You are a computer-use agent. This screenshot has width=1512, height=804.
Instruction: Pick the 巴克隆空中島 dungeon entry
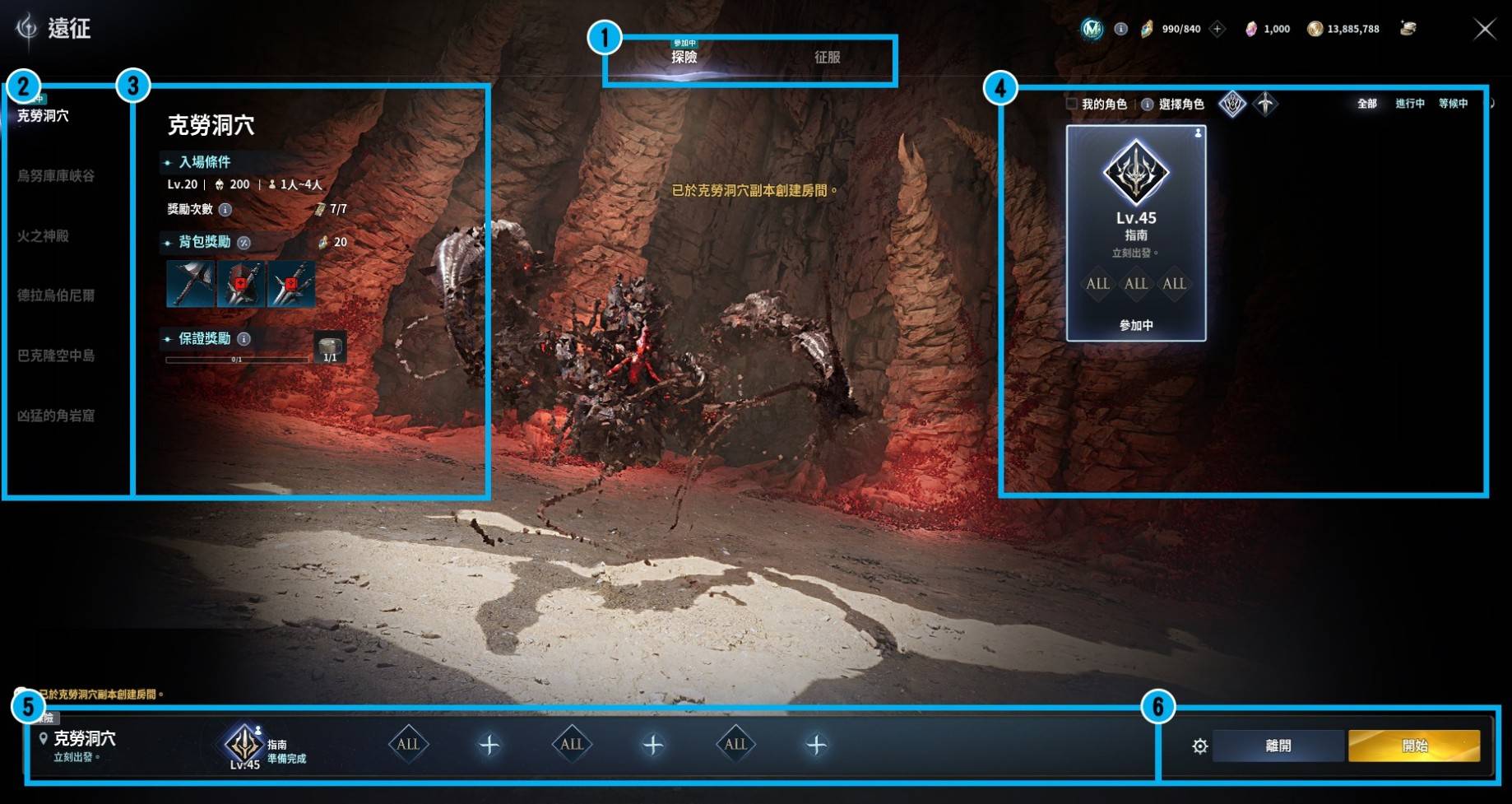pos(56,356)
